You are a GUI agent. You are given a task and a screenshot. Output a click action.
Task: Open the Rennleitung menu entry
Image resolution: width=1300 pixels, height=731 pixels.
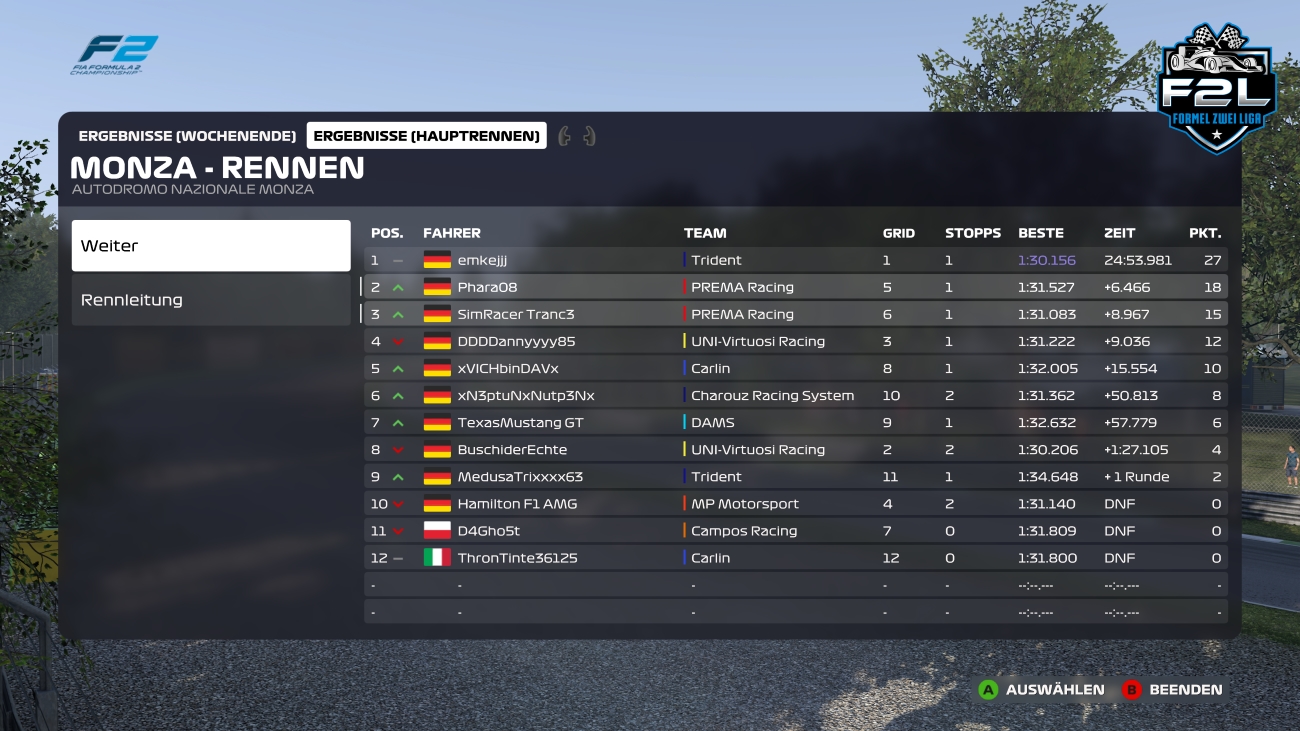pyautogui.click(x=210, y=300)
